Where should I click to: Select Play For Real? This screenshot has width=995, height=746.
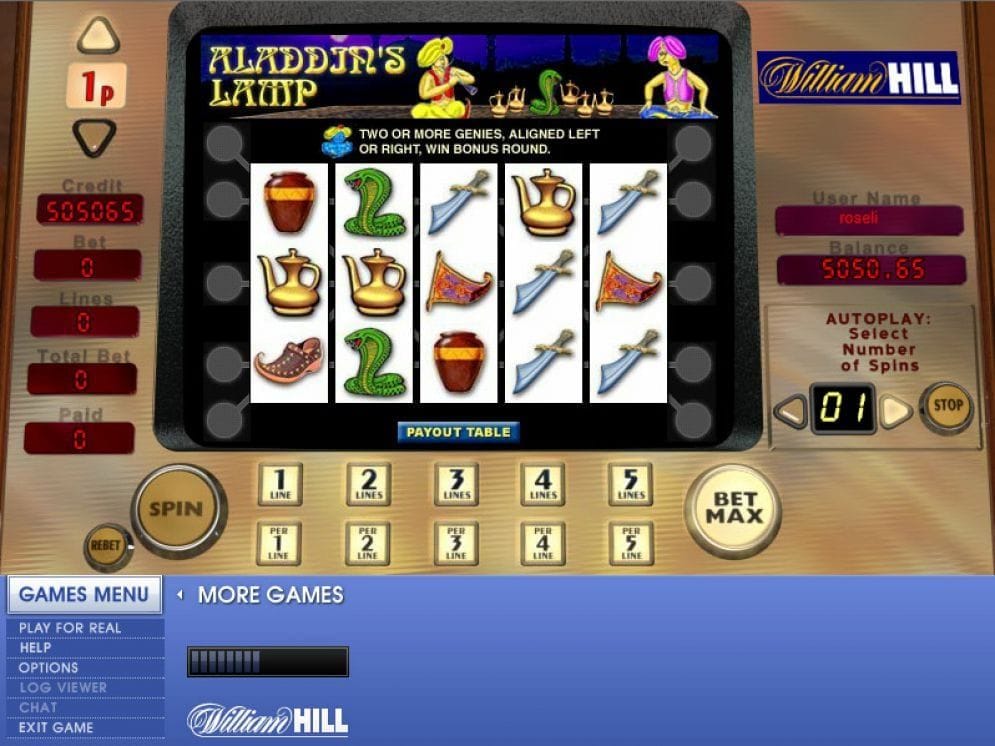tap(70, 628)
